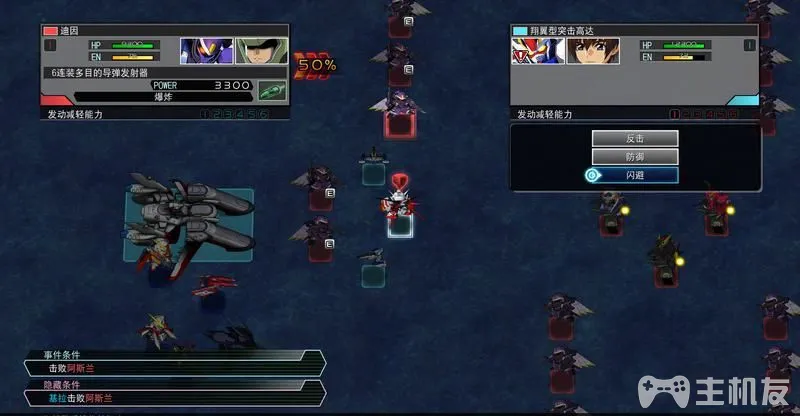Viewport: 800px width, 416px height.
Task: Confirm the highlighted 闪避 evade option
Action: coord(635,174)
